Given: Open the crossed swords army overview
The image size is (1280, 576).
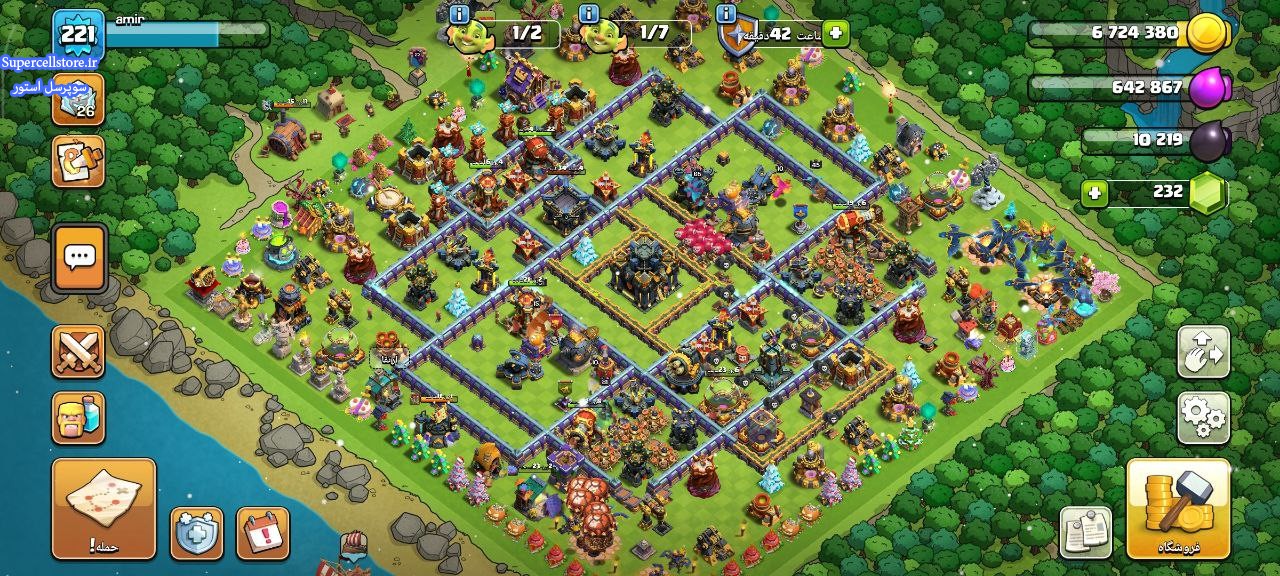Looking at the screenshot, I should [78, 352].
